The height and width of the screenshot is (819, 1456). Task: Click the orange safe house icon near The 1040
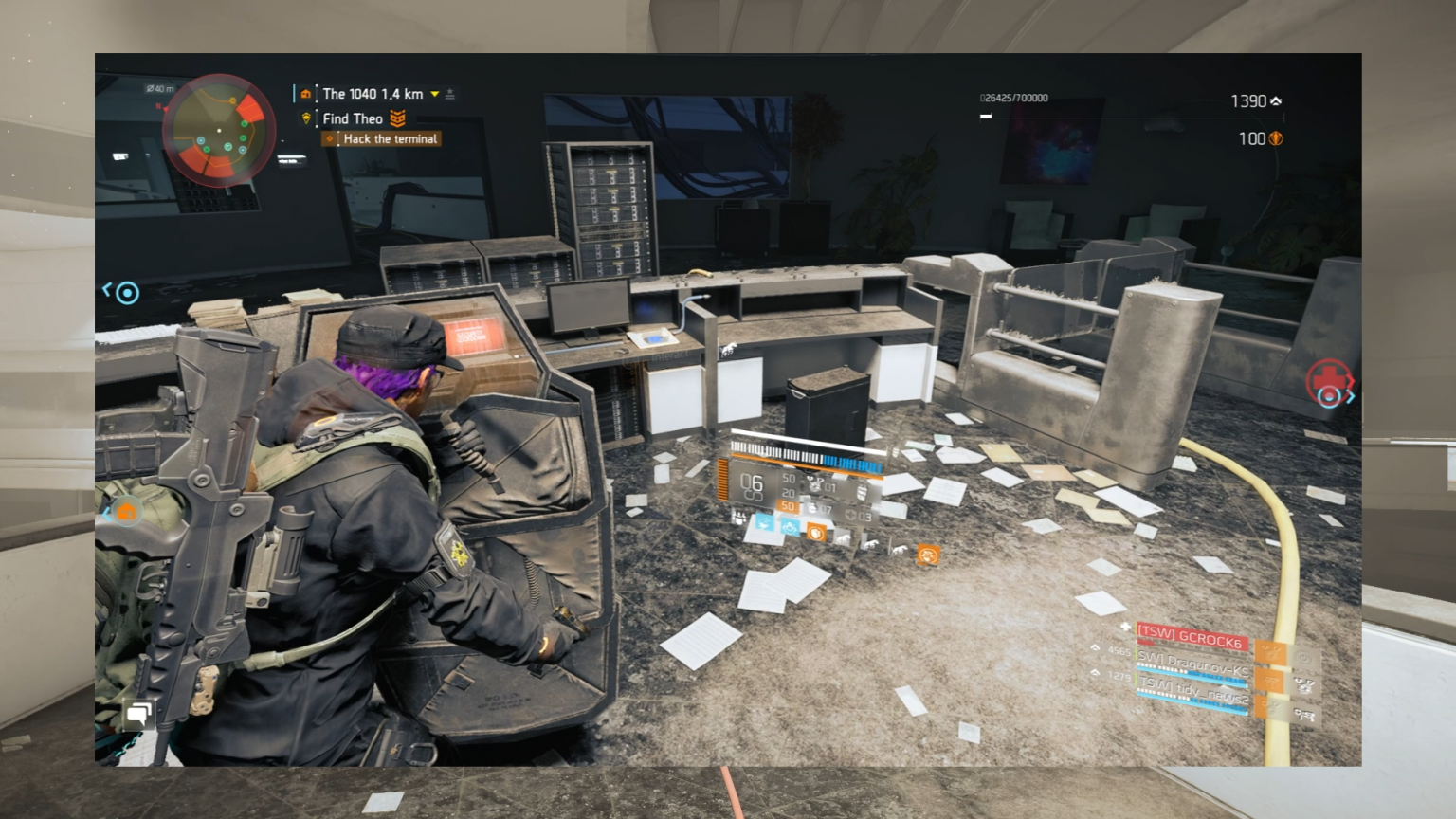(x=305, y=94)
